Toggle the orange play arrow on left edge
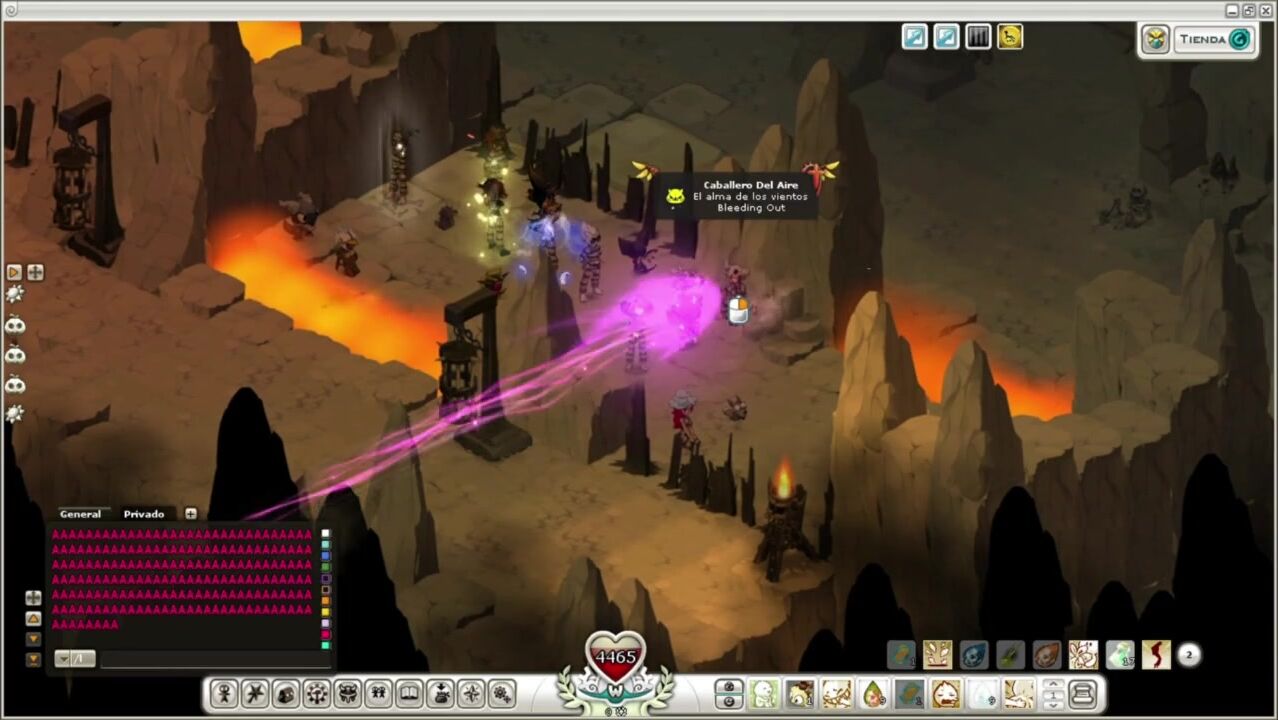This screenshot has width=1278, height=720. [x=14, y=272]
